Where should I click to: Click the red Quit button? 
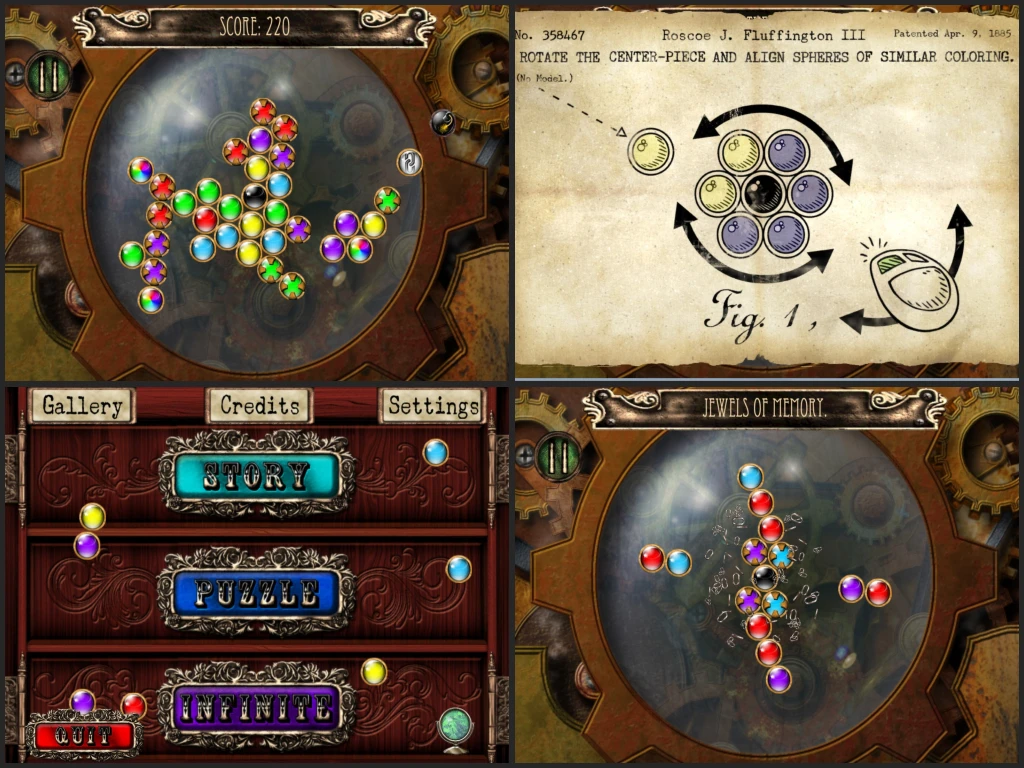point(84,735)
